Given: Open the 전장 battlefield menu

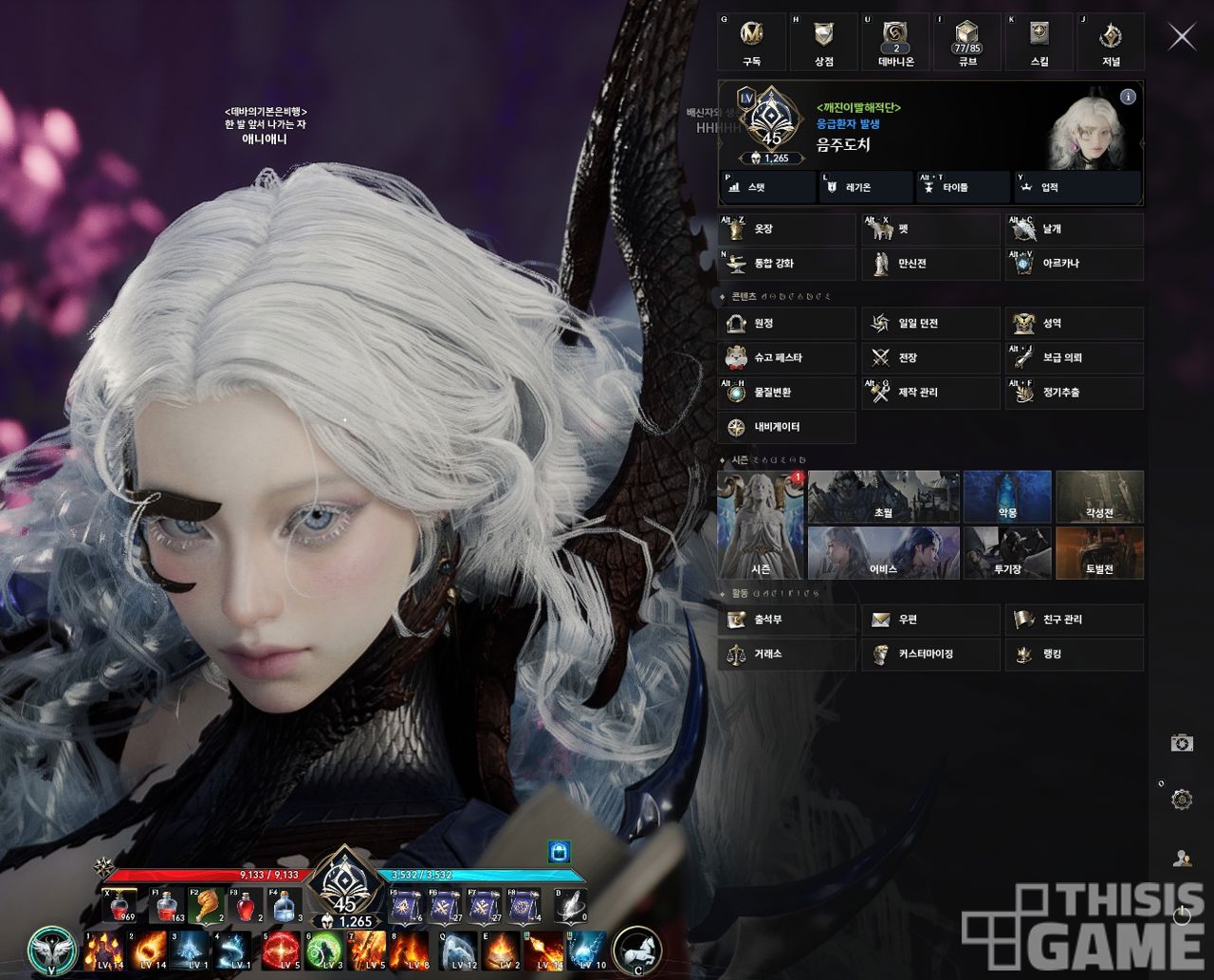Looking at the screenshot, I should click(930, 358).
